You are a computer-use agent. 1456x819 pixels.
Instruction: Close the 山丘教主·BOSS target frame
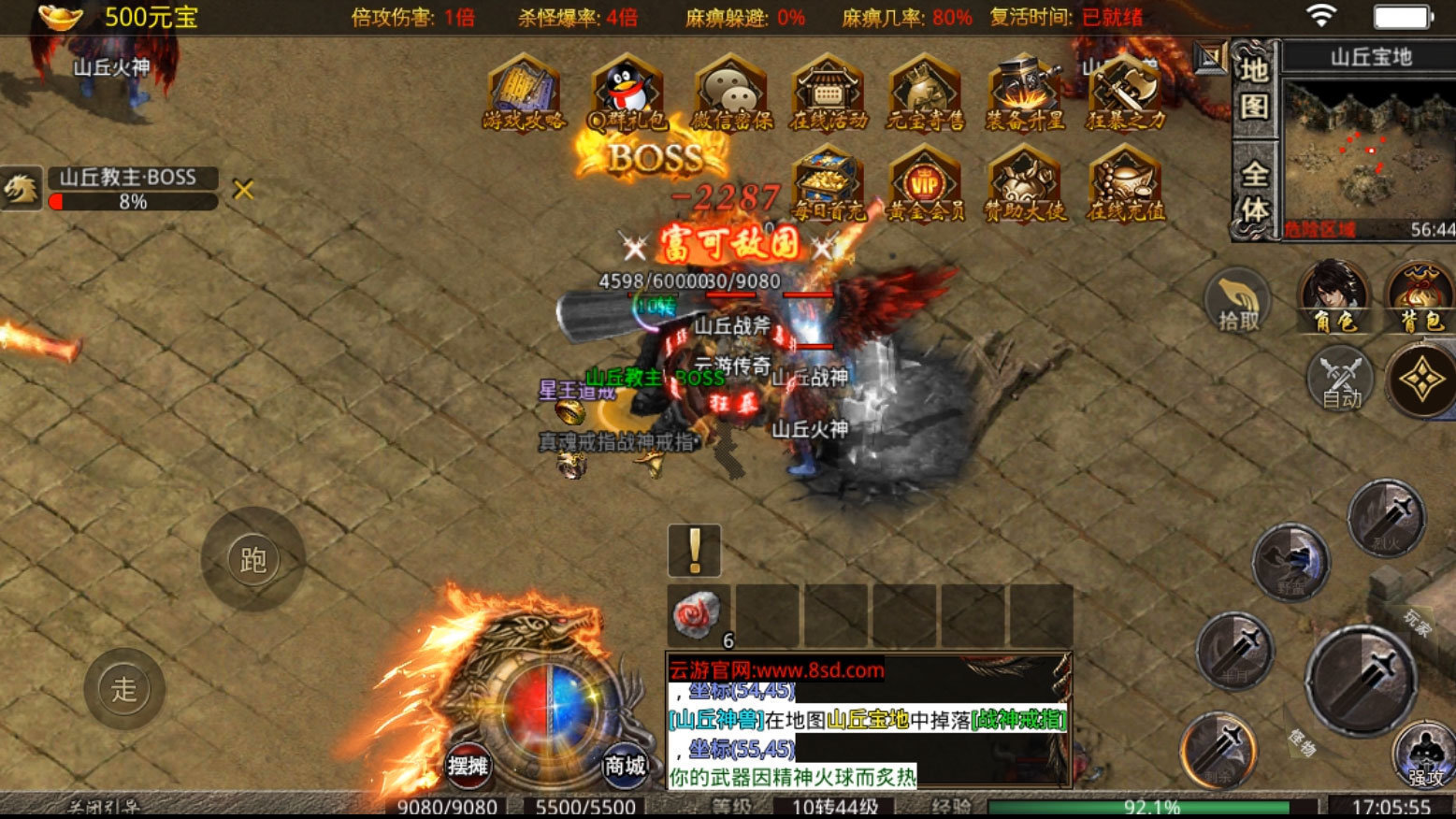point(243,190)
